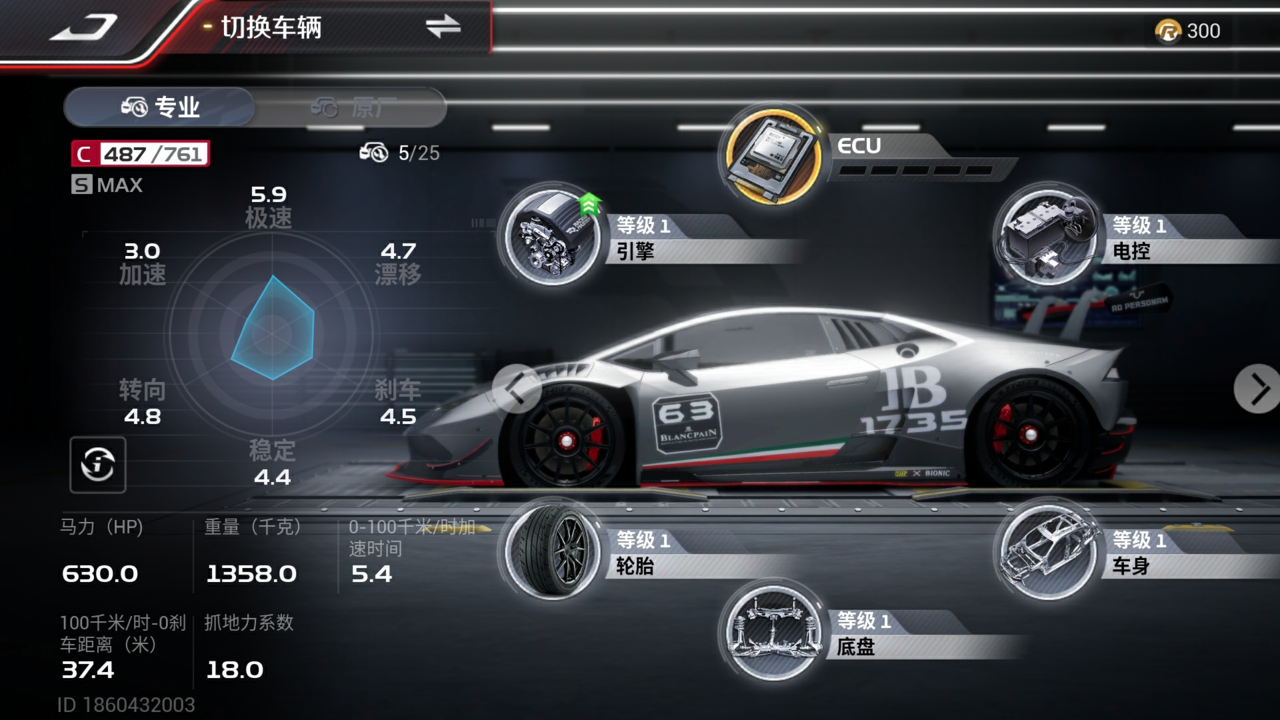
Task: Show the next car with right arrow
Action: coord(1257,388)
